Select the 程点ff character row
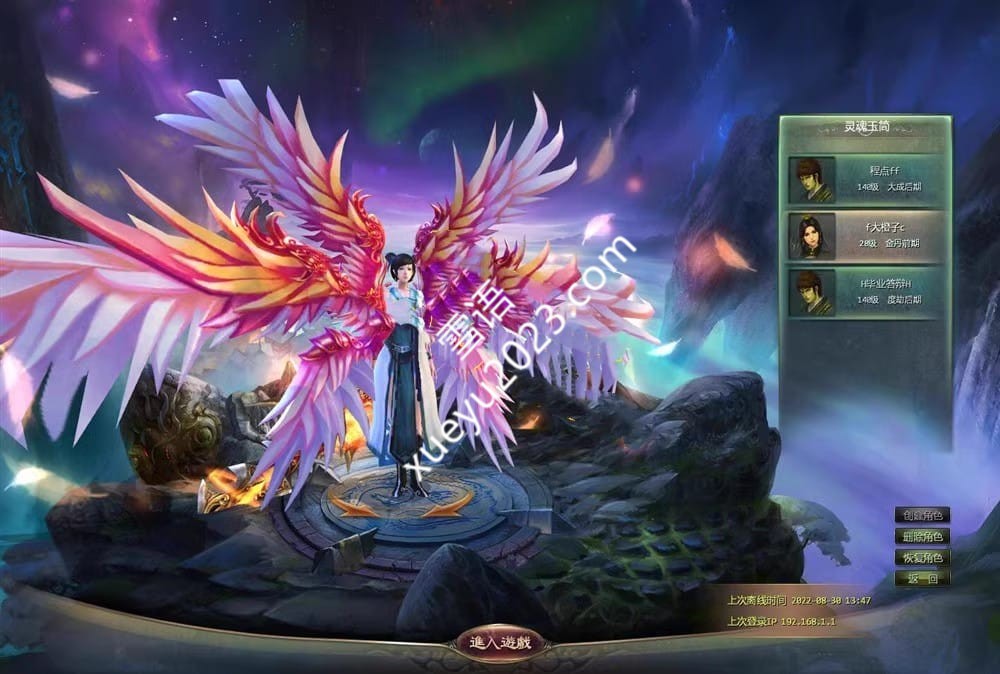The image size is (1000, 674). (x=866, y=179)
